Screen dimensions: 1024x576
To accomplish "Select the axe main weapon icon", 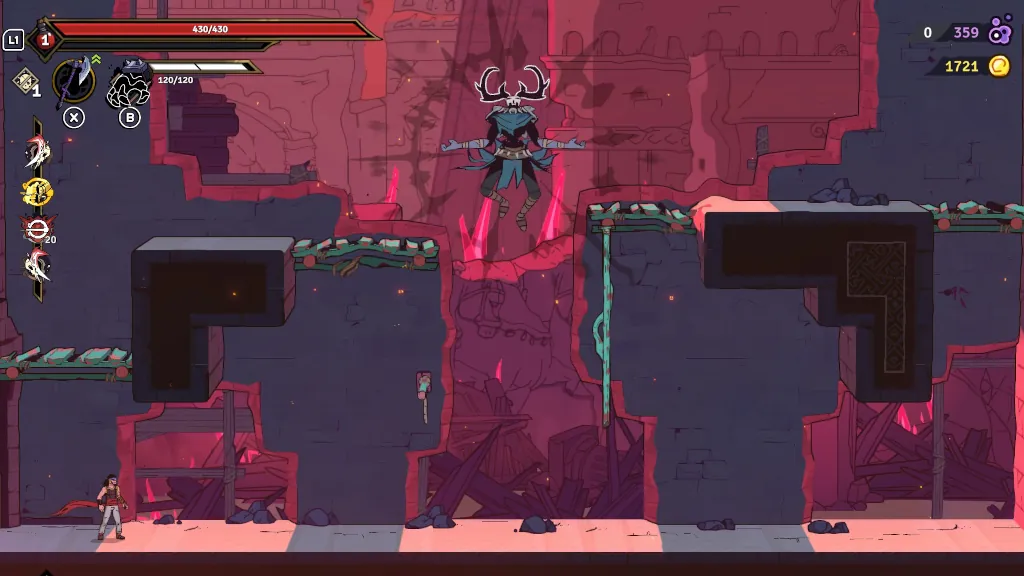I will click(x=73, y=82).
